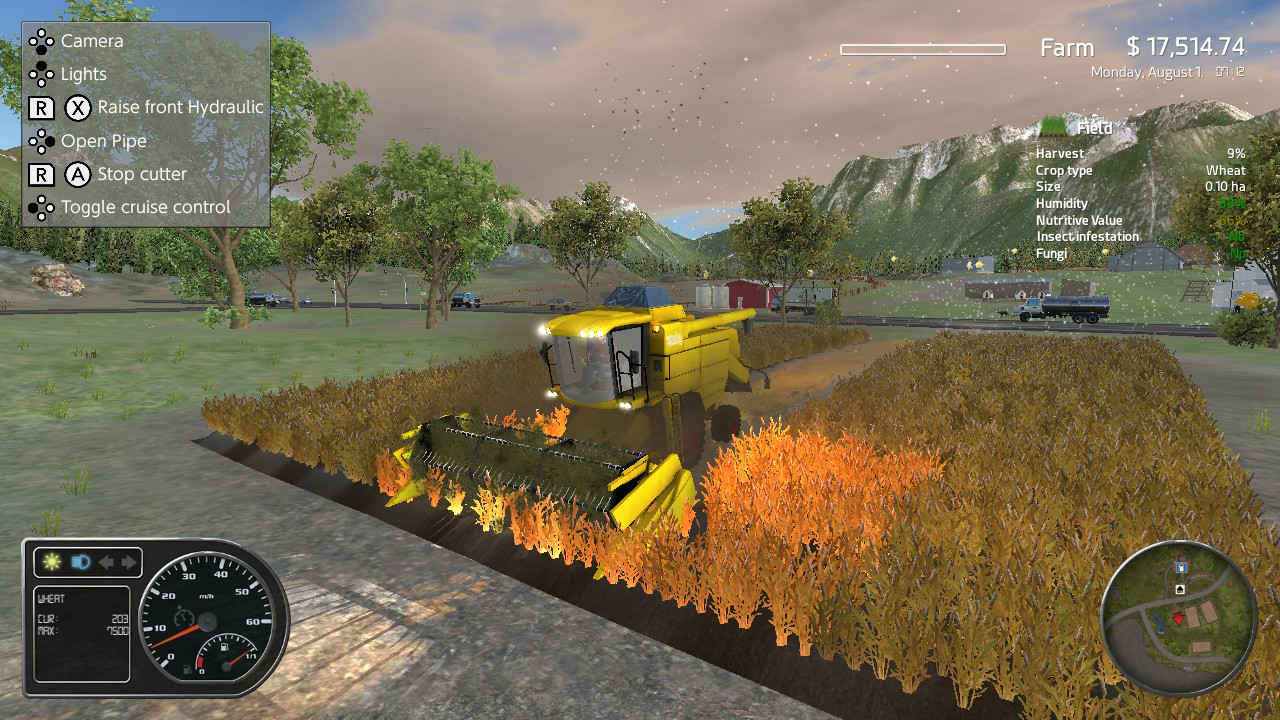This screenshot has height=720, width=1280.
Task: Select the Camera control icon in hints panel
Action: [x=42, y=41]
